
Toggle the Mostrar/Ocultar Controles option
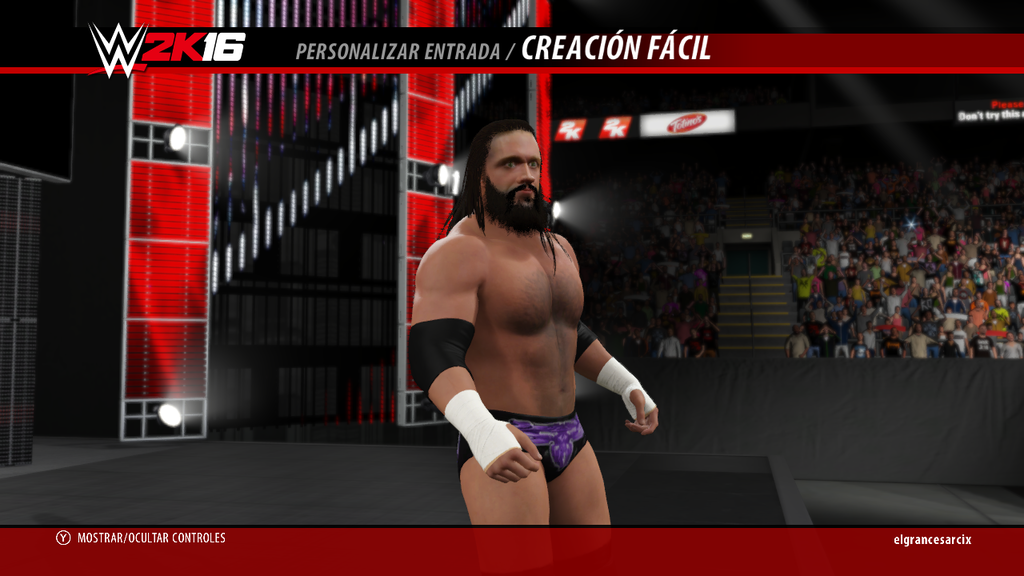(141, 538)
